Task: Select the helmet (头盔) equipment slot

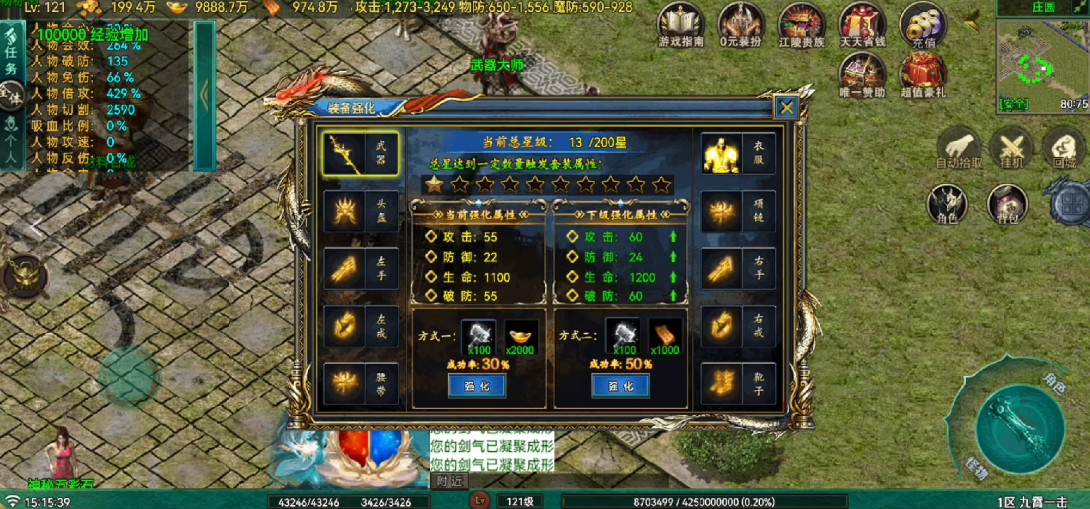Action: (361, 210)
